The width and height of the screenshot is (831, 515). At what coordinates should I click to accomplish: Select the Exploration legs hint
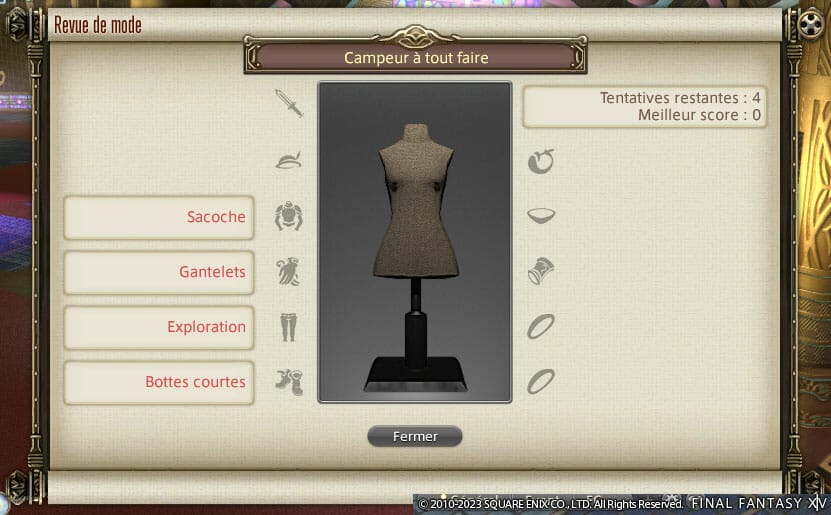(159, 327)
